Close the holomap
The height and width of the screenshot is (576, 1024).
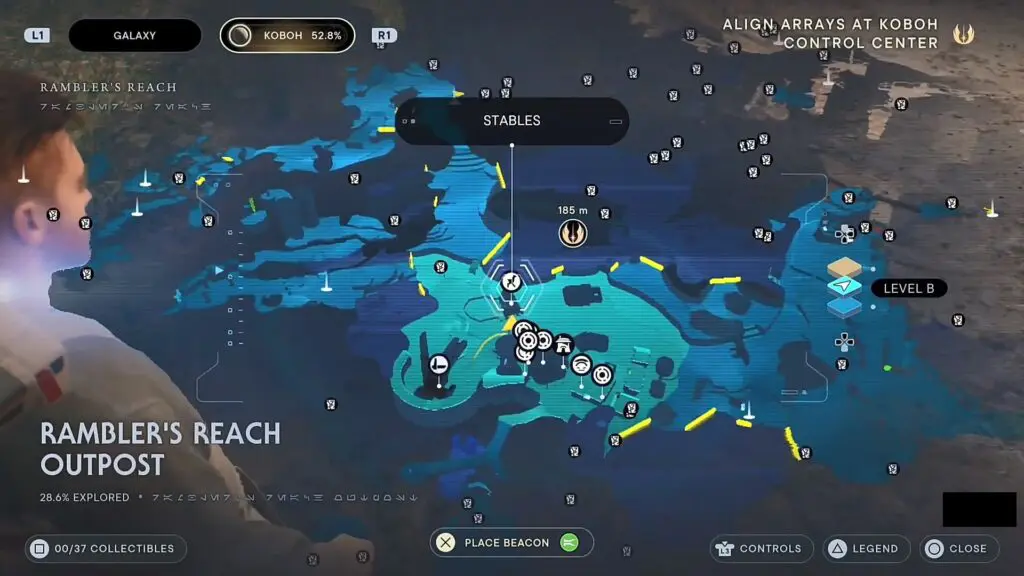click(x=956, y=548)
